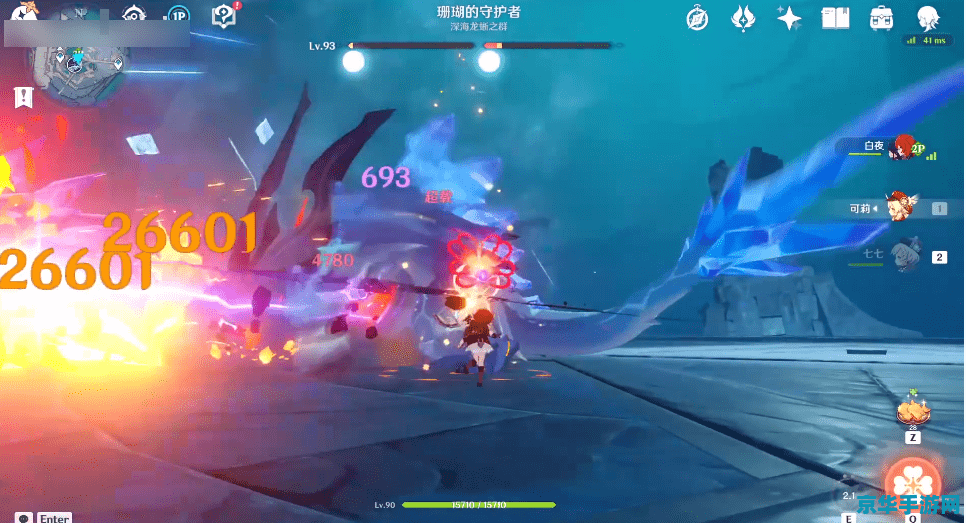Open the quest banner exclamation icon
966x523 pixels.
24,97
